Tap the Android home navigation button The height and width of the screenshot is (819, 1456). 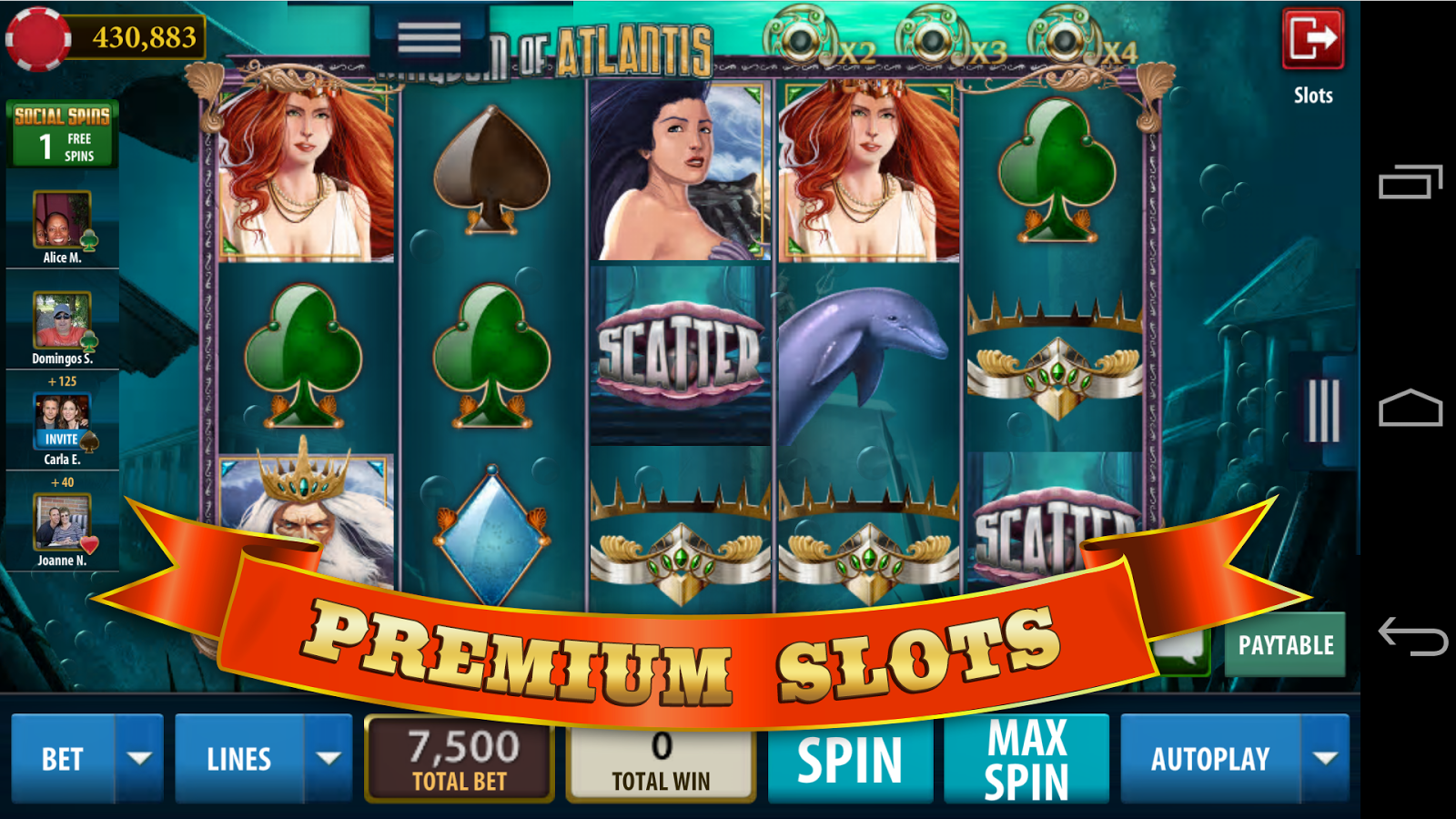(x=1410, y=409)
